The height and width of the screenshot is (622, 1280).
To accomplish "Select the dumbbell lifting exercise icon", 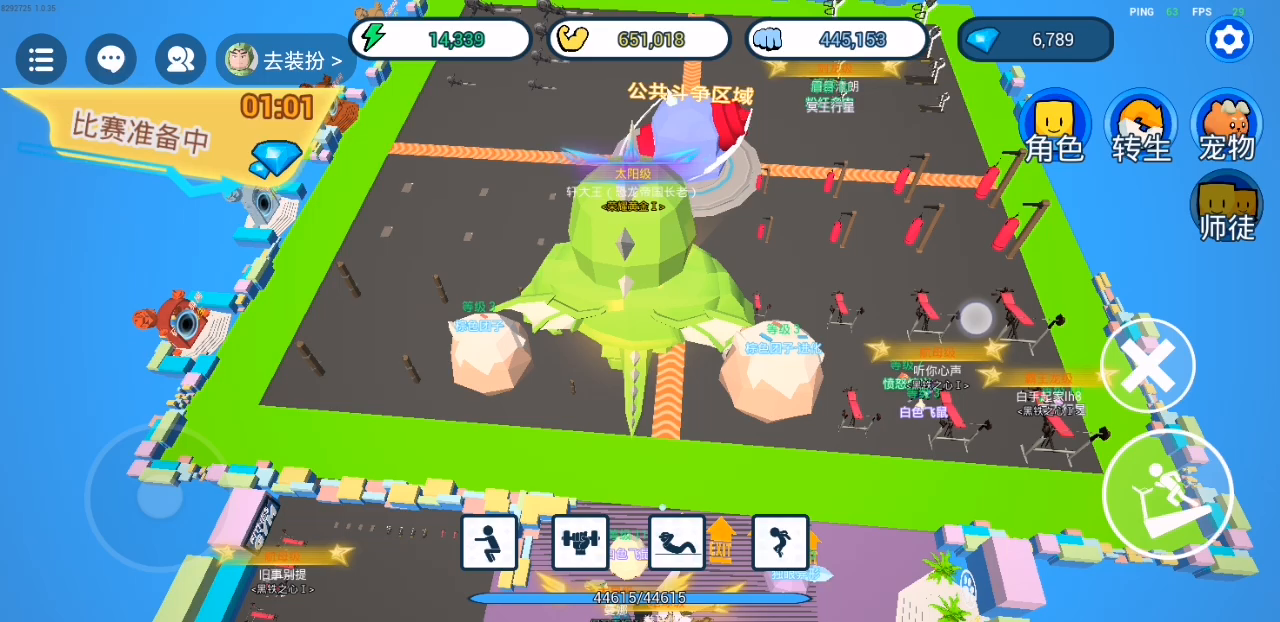I will coord(580,543).
